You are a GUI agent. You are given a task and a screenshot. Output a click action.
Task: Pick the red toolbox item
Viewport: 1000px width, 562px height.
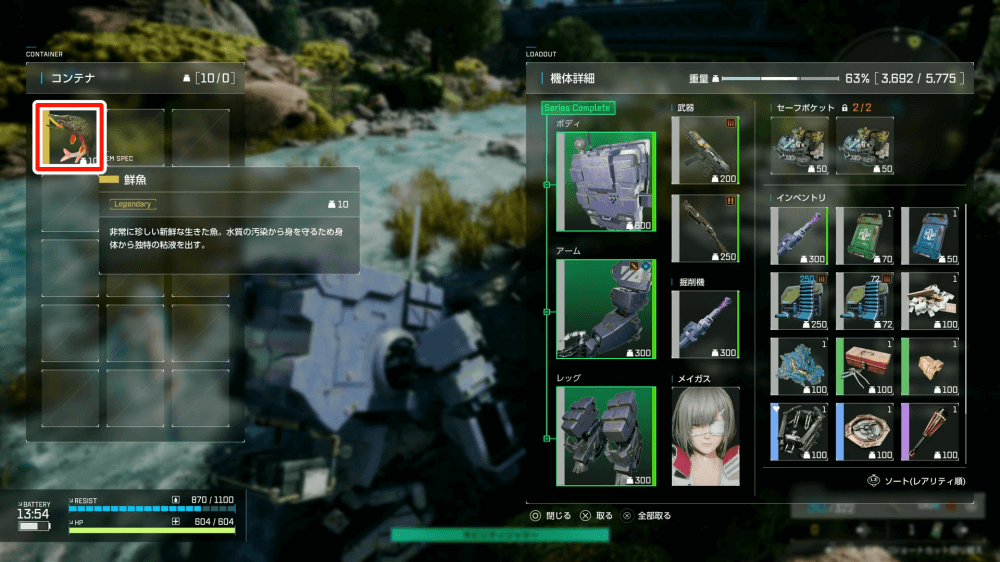864,366
